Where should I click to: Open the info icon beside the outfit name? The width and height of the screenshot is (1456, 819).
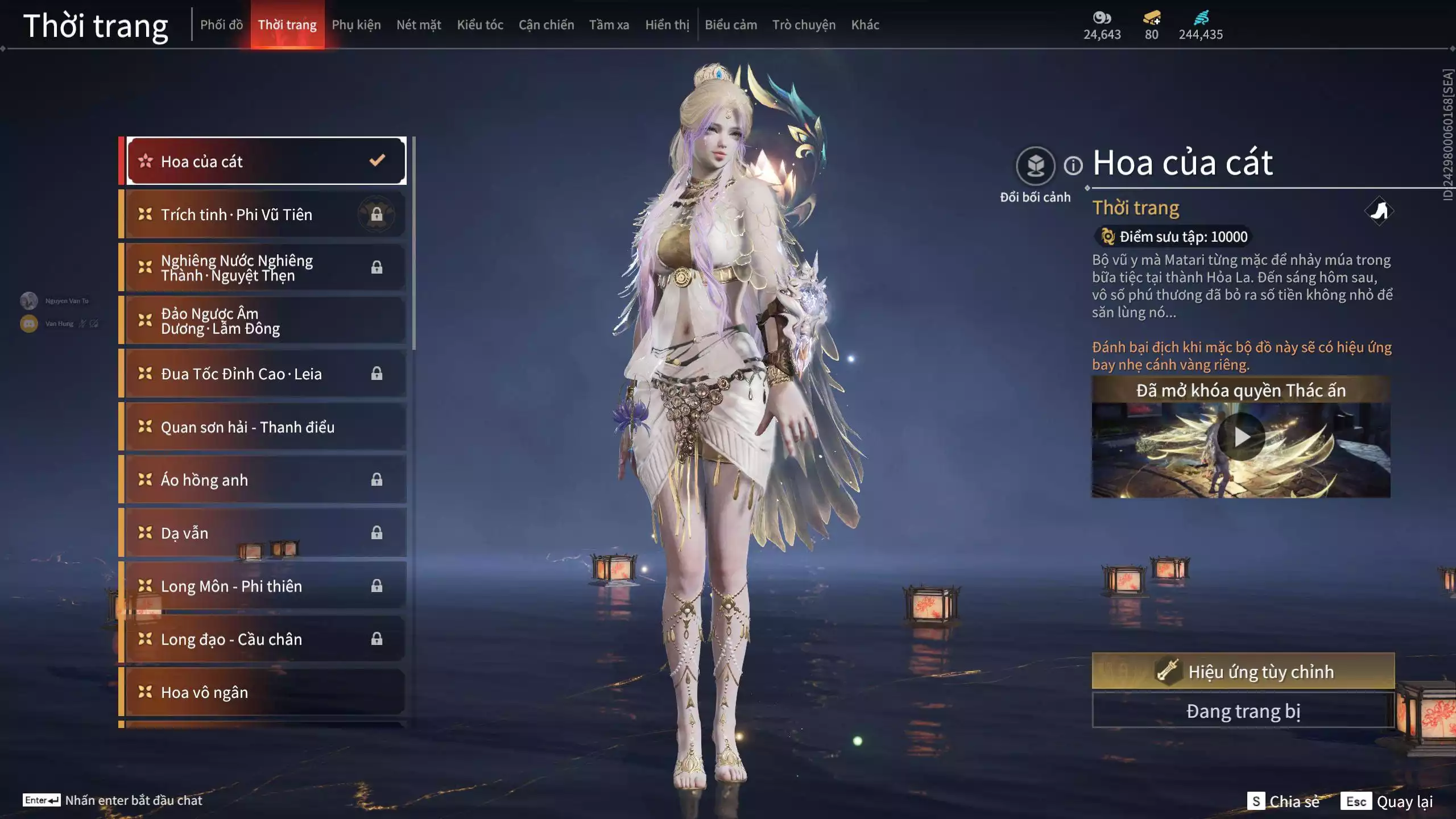pos(1073,166)
